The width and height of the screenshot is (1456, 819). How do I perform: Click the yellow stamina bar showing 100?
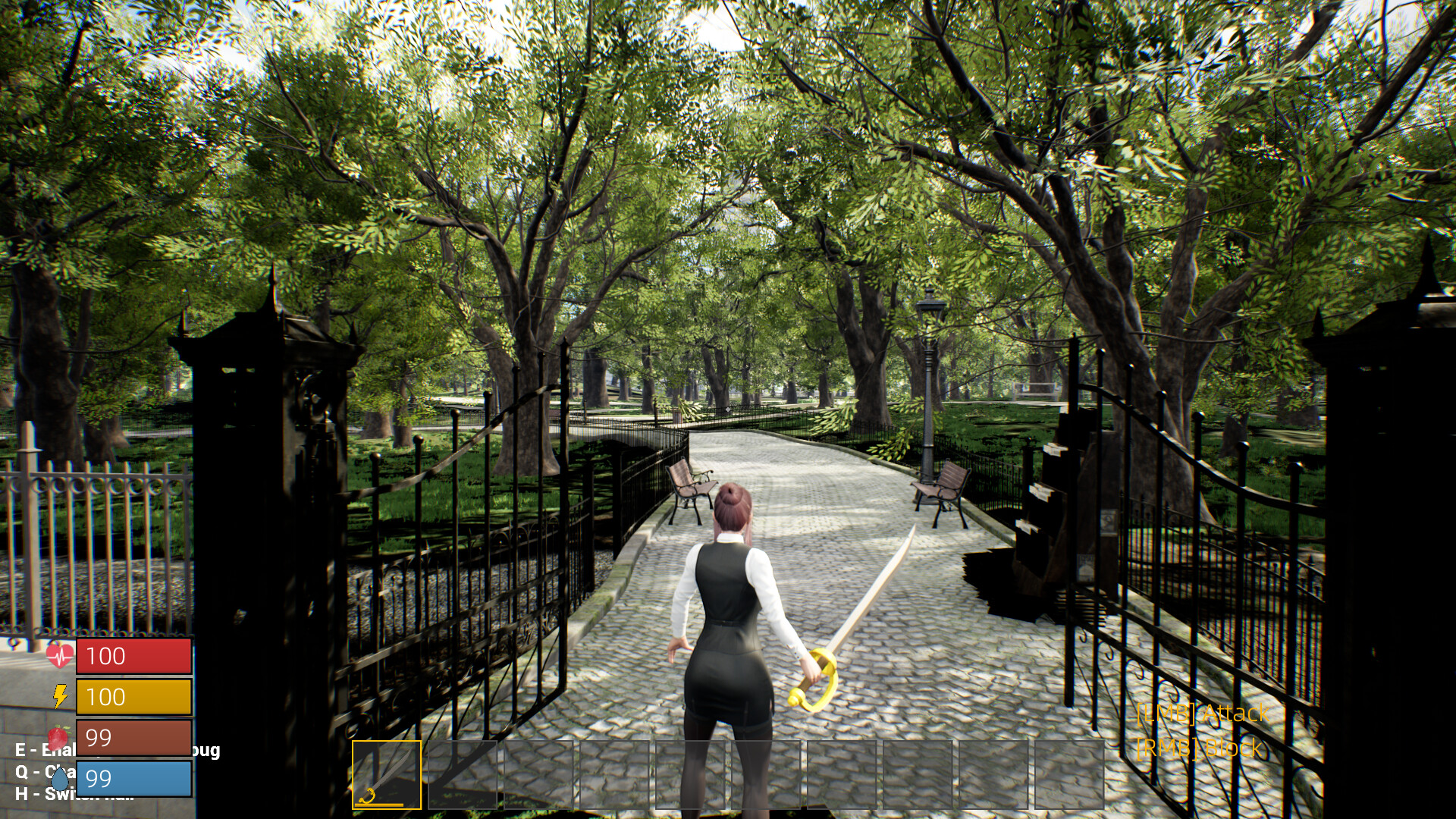pos(133,695)
